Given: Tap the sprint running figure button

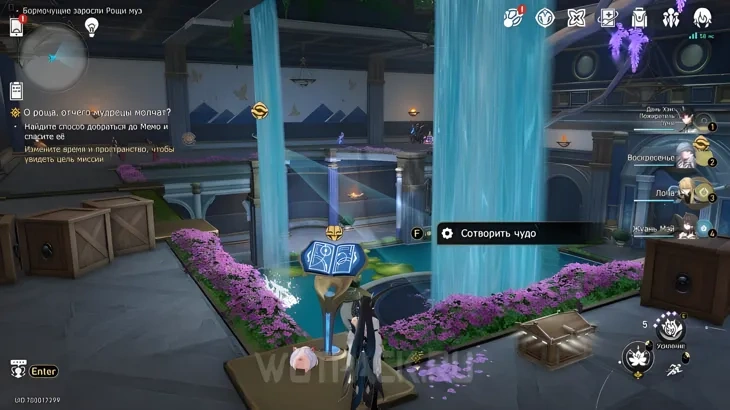Looking at the screenshot, I should pyautogui.click(x=675, y=371).
